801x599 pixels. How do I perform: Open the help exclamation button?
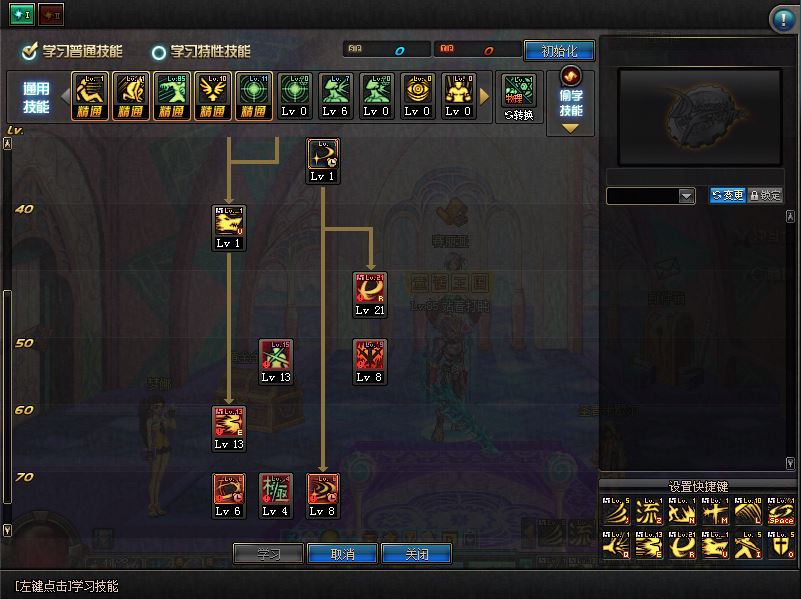pos(782,19)
